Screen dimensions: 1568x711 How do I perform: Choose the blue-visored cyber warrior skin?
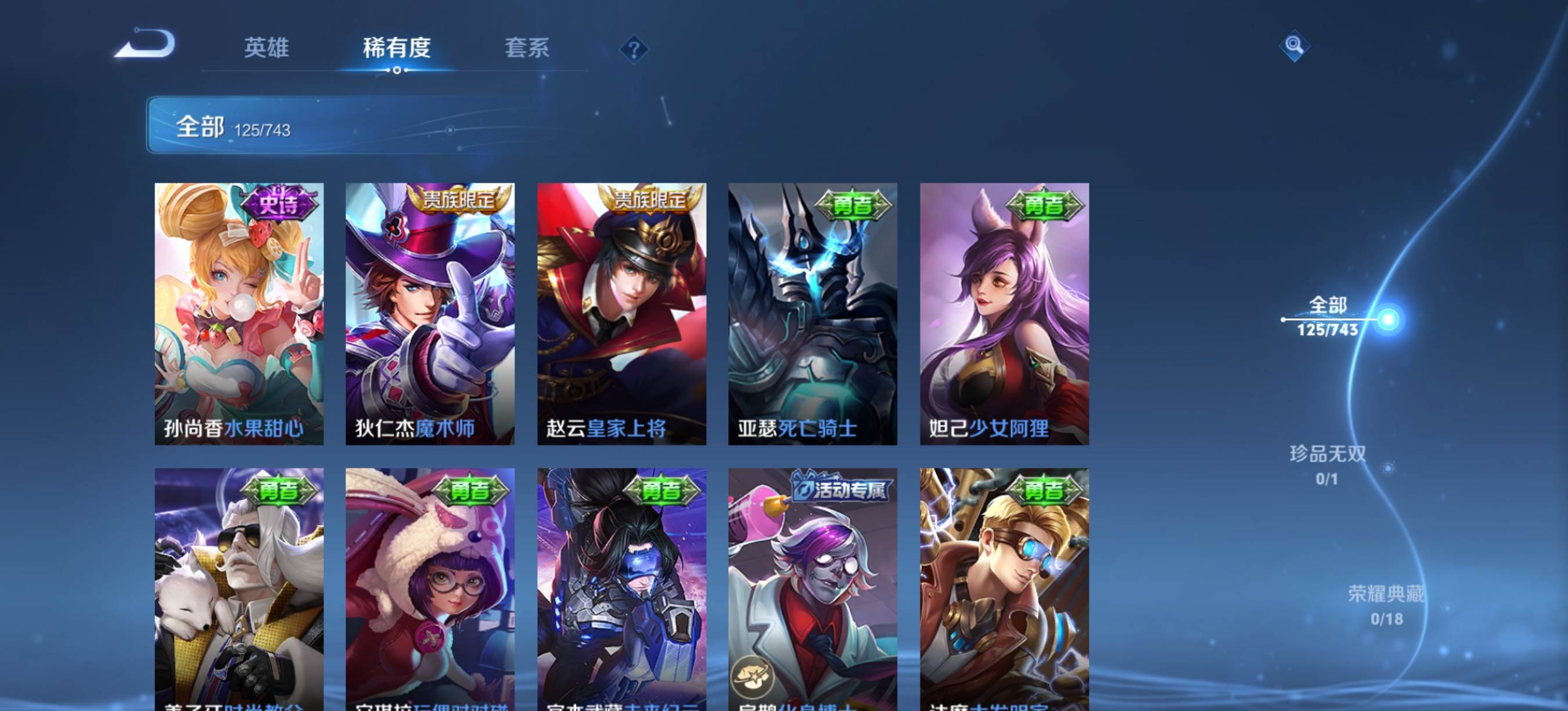click(621, 587)
